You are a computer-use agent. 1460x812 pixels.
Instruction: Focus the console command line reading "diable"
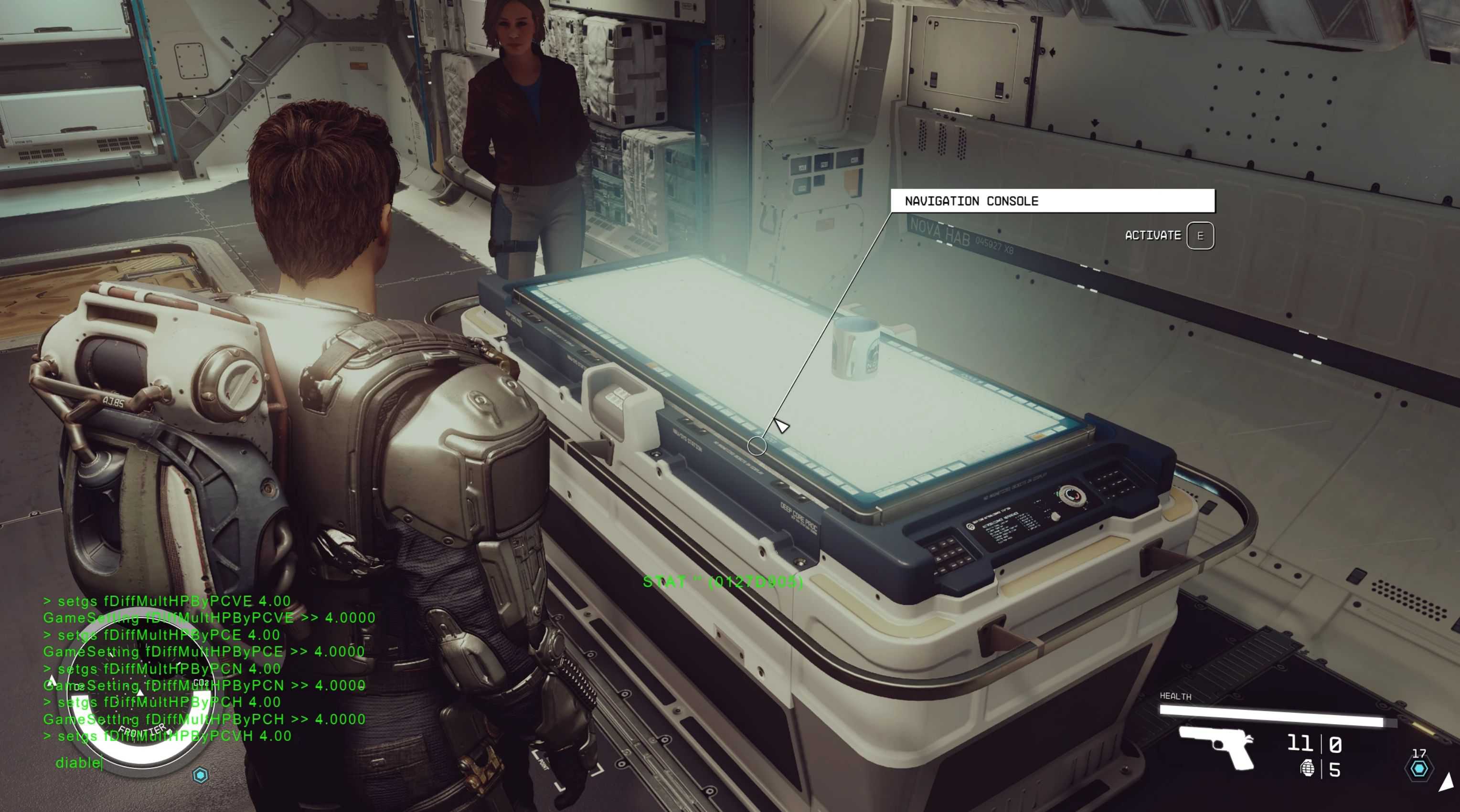pos(79,763)
